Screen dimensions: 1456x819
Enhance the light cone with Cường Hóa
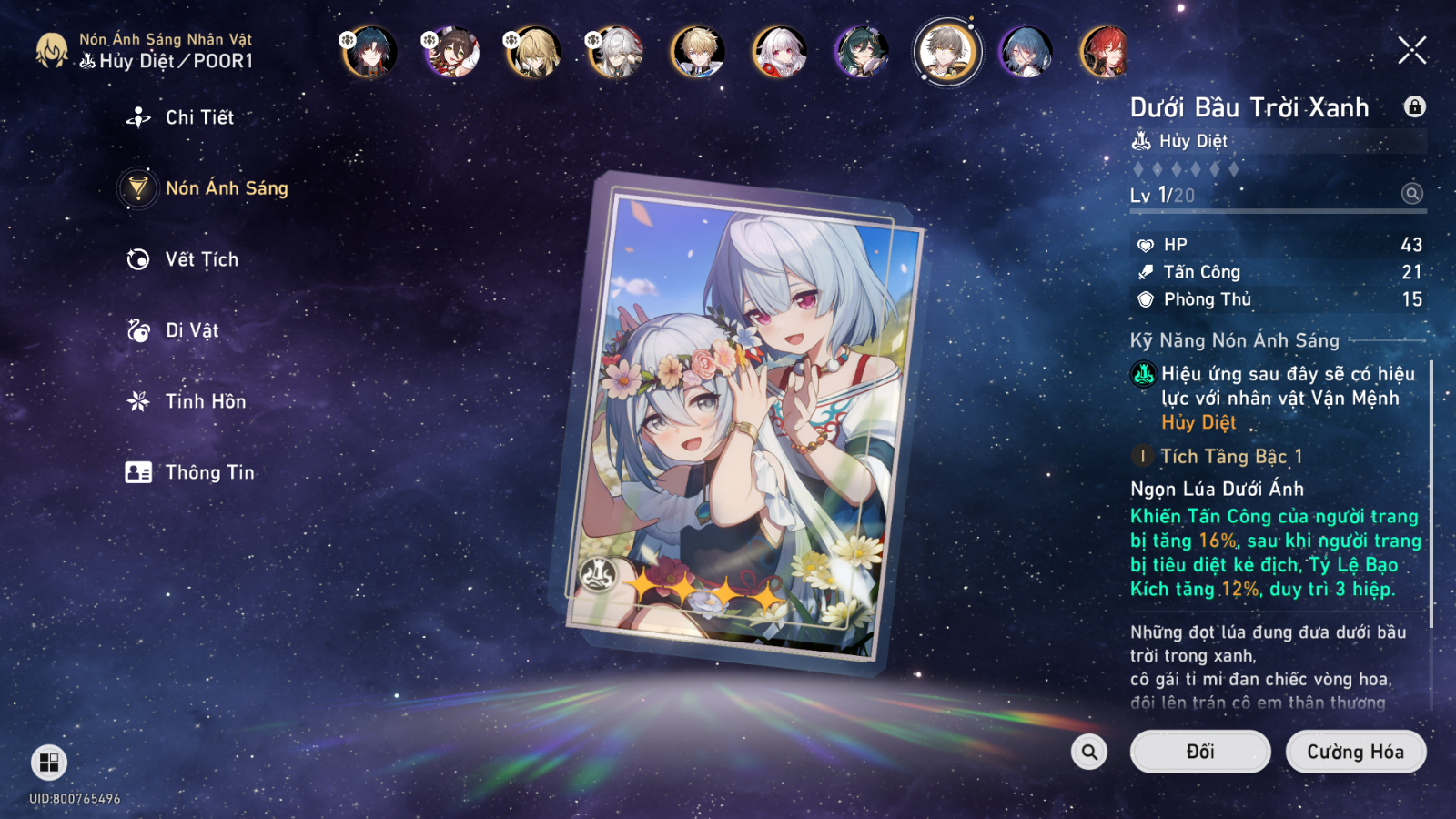point(1355,752)
